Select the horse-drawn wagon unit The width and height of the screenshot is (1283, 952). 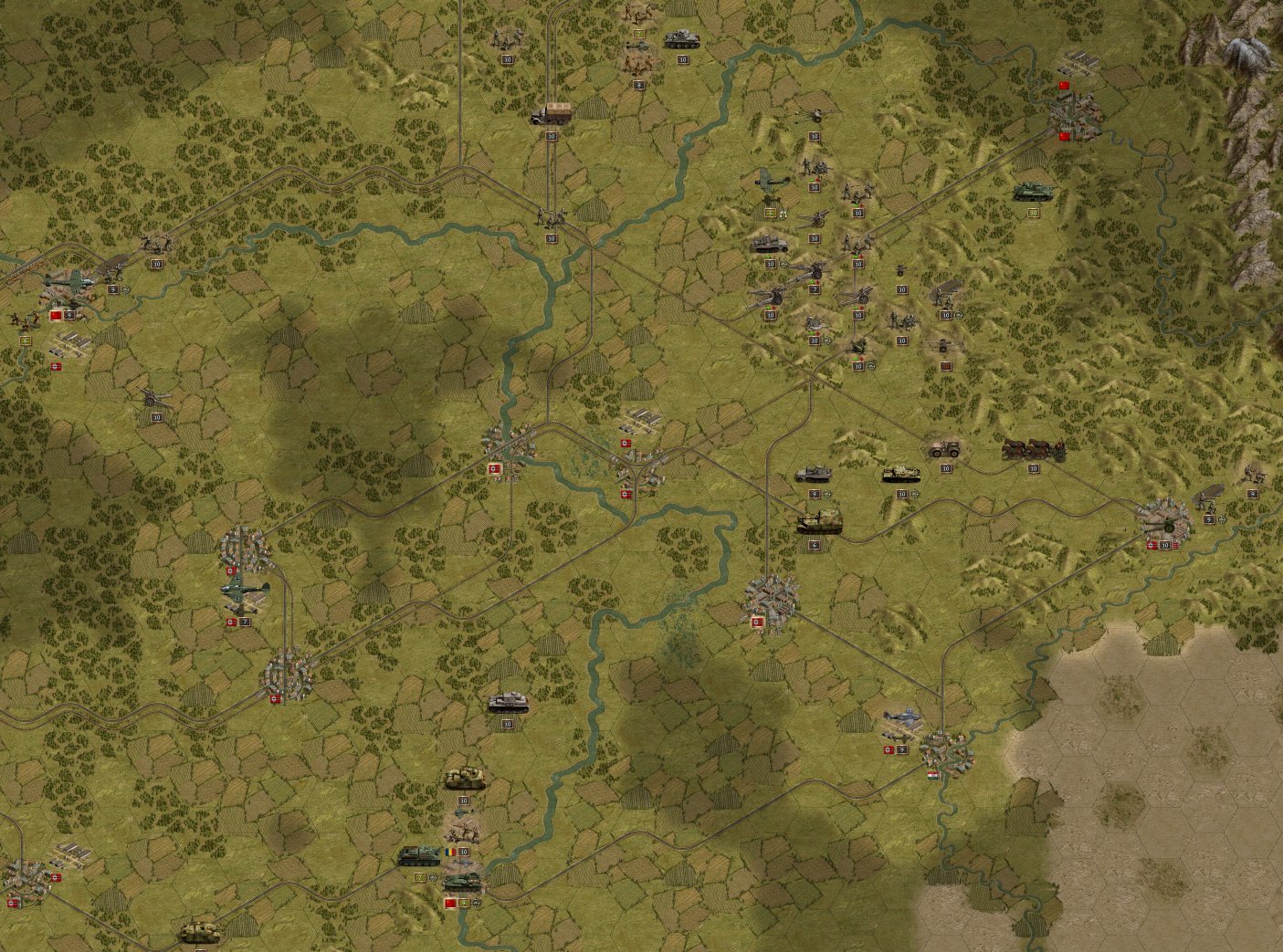pyautogui.click(x=1033, y=448)
